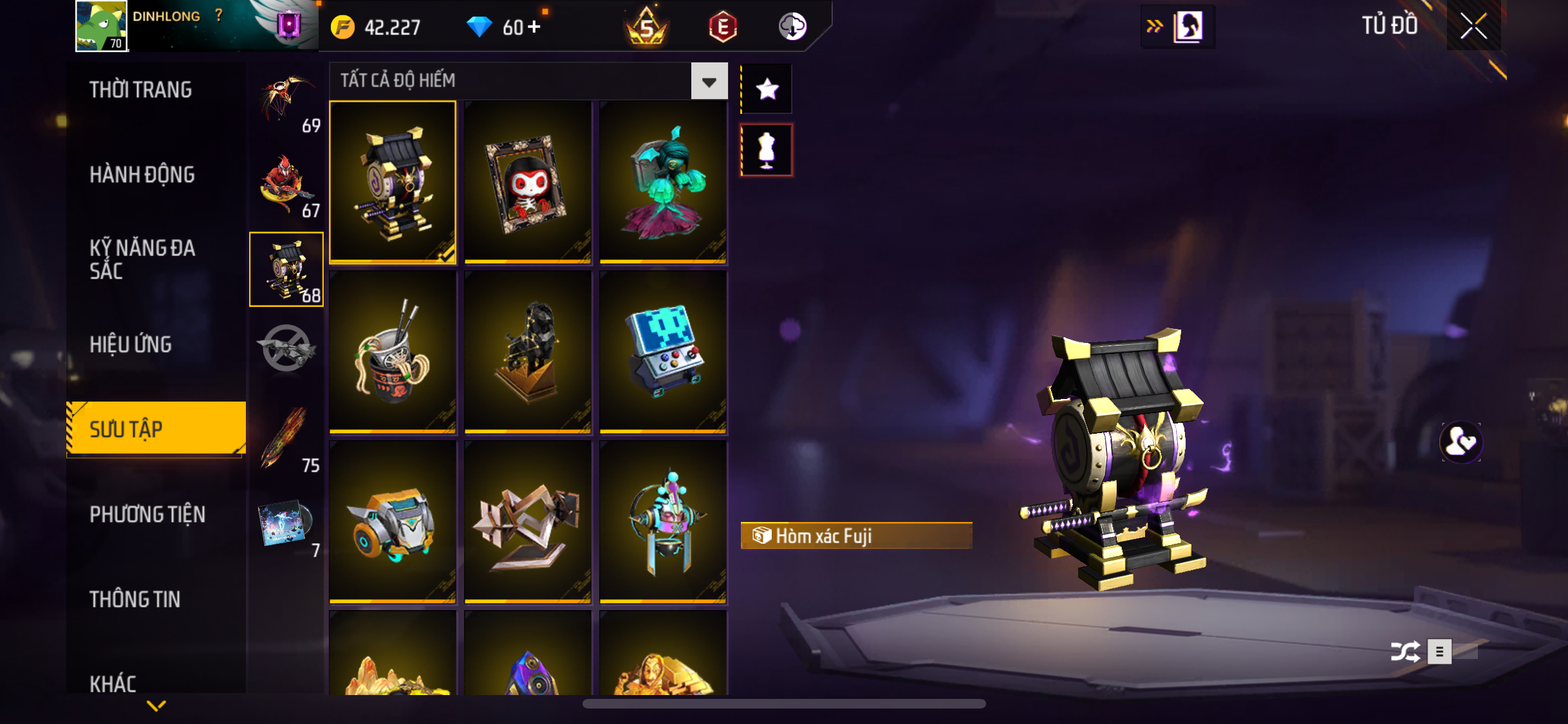Screen dimensions: 1568x724
Task: Switch to the Phương Tiện tab
Action: tap(147, 514)
